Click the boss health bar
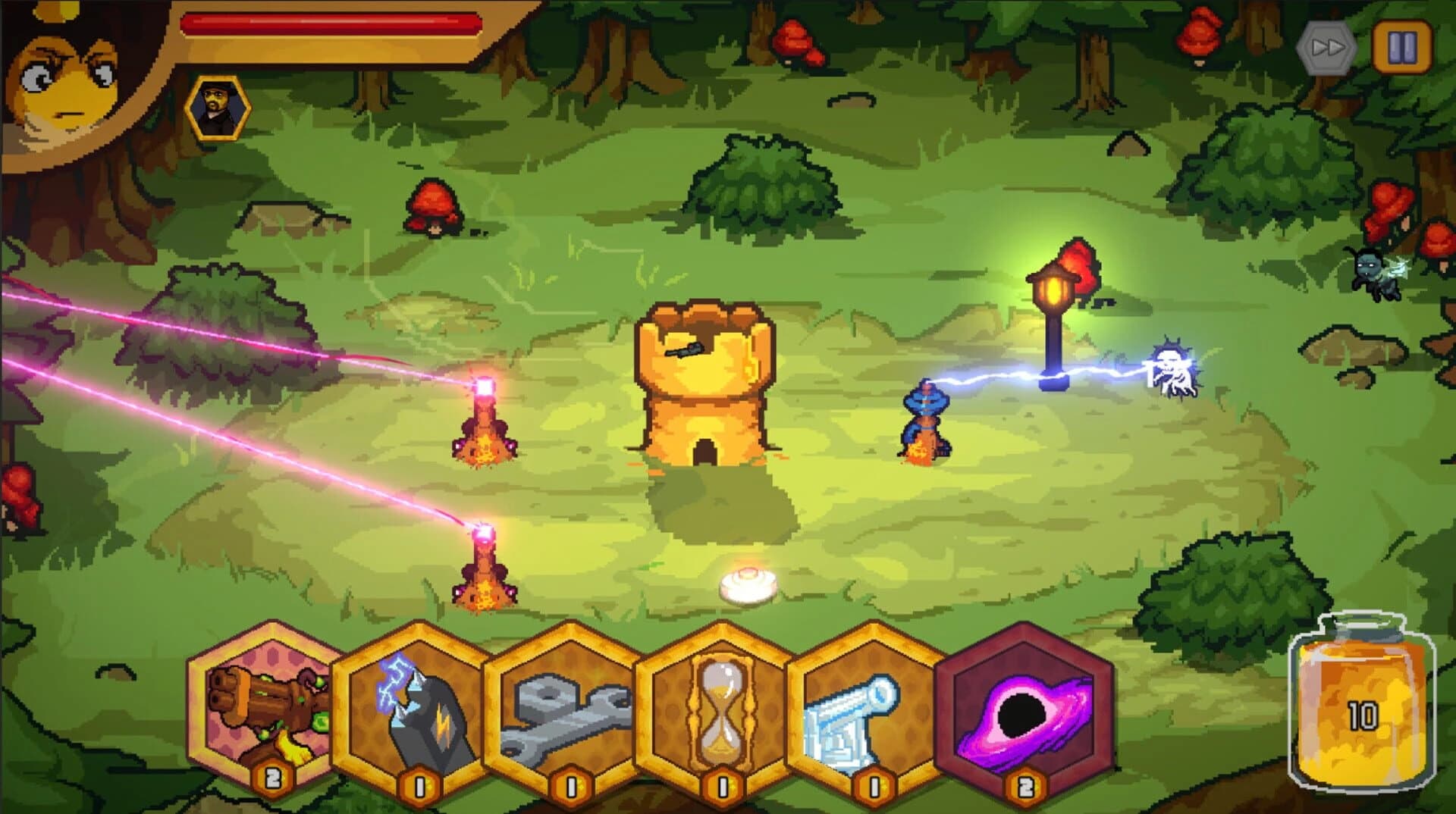 click(330, 23)
